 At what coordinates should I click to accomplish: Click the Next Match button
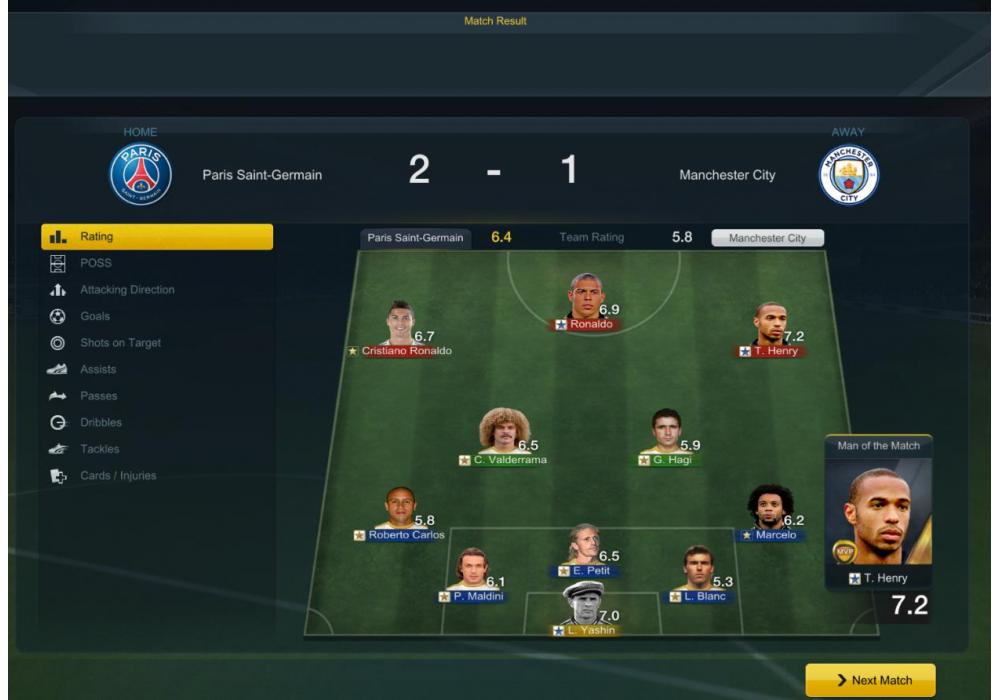point(871,680)
